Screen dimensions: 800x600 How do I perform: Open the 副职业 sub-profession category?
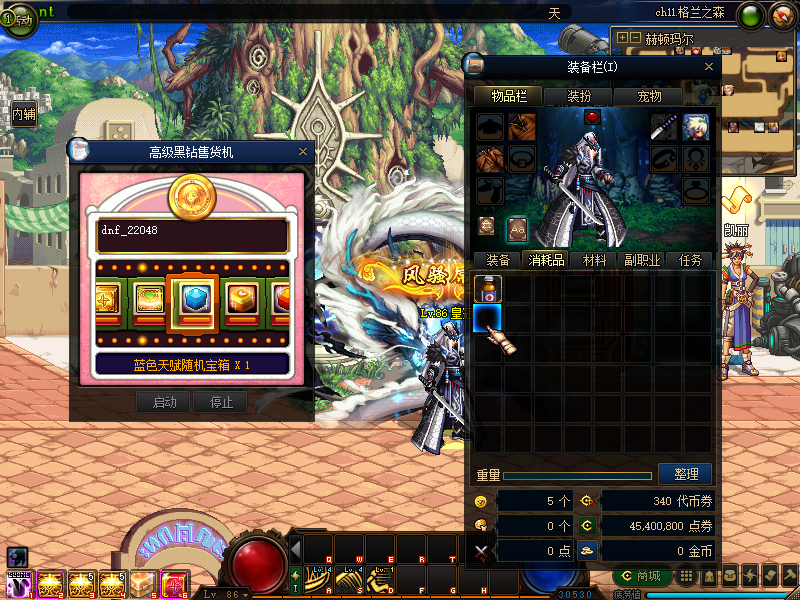pos(642,260)
